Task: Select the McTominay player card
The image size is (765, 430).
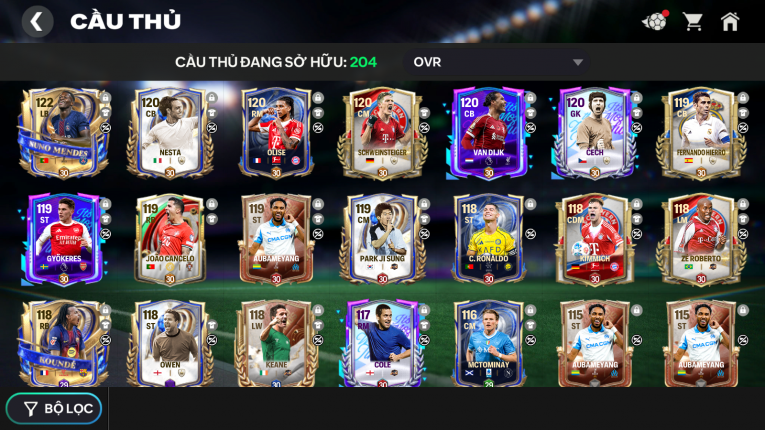Action: pyautogui.click(x=488, y=342)
